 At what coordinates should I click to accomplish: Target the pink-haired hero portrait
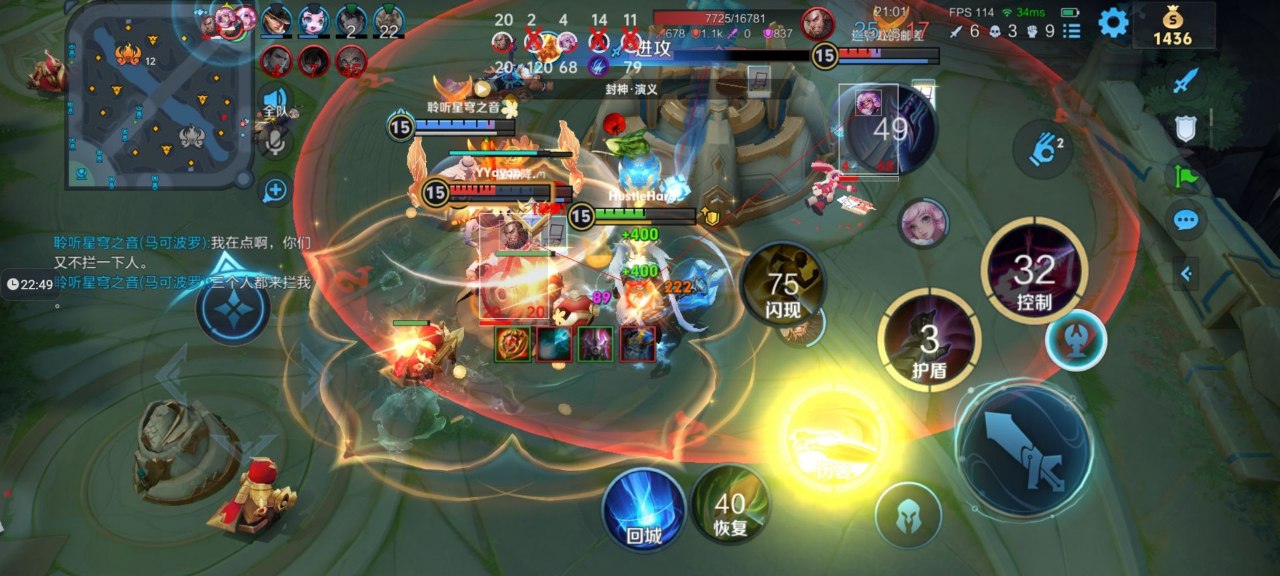922,224
